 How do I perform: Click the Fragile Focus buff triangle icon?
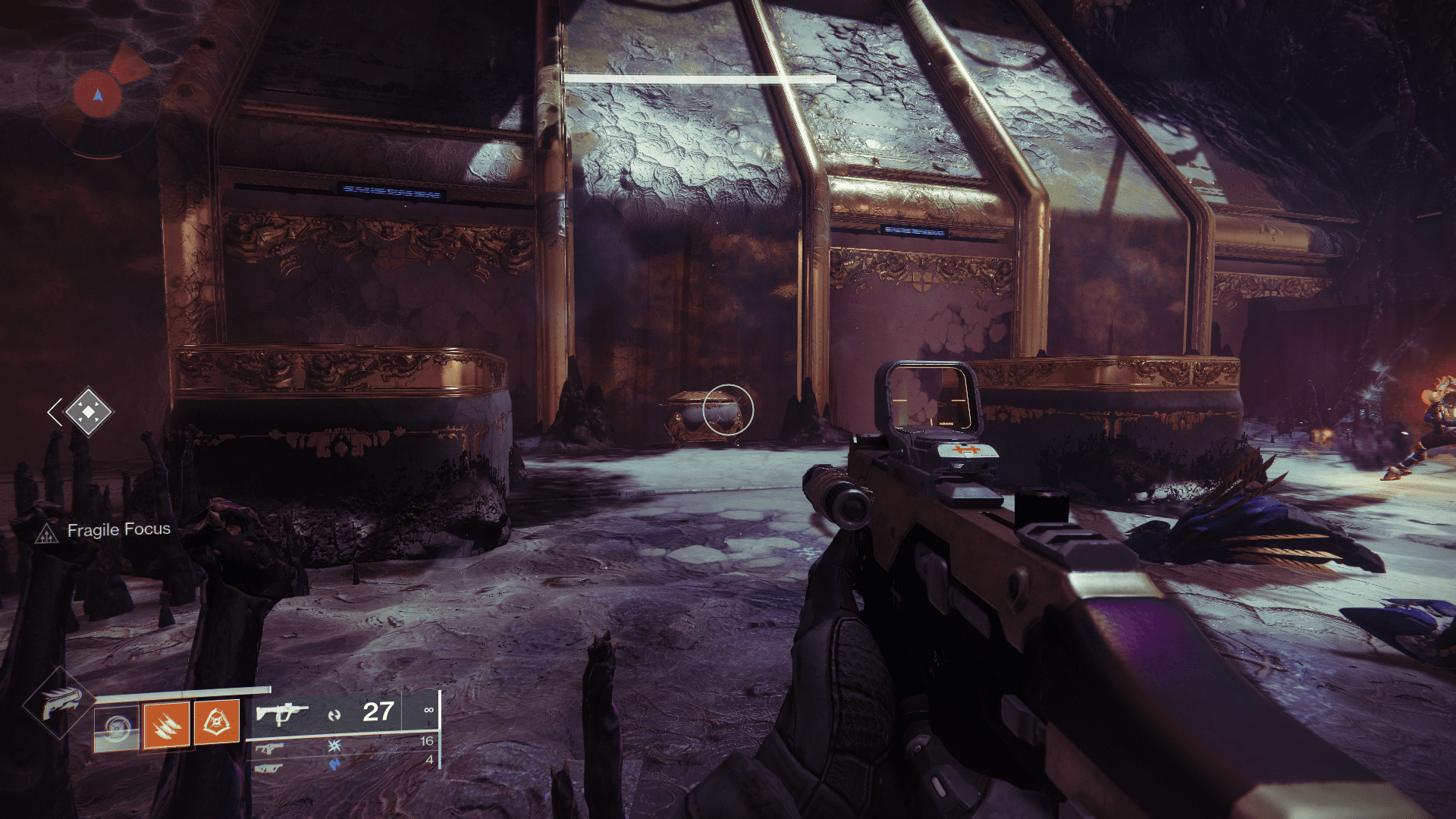coord(46,532)
